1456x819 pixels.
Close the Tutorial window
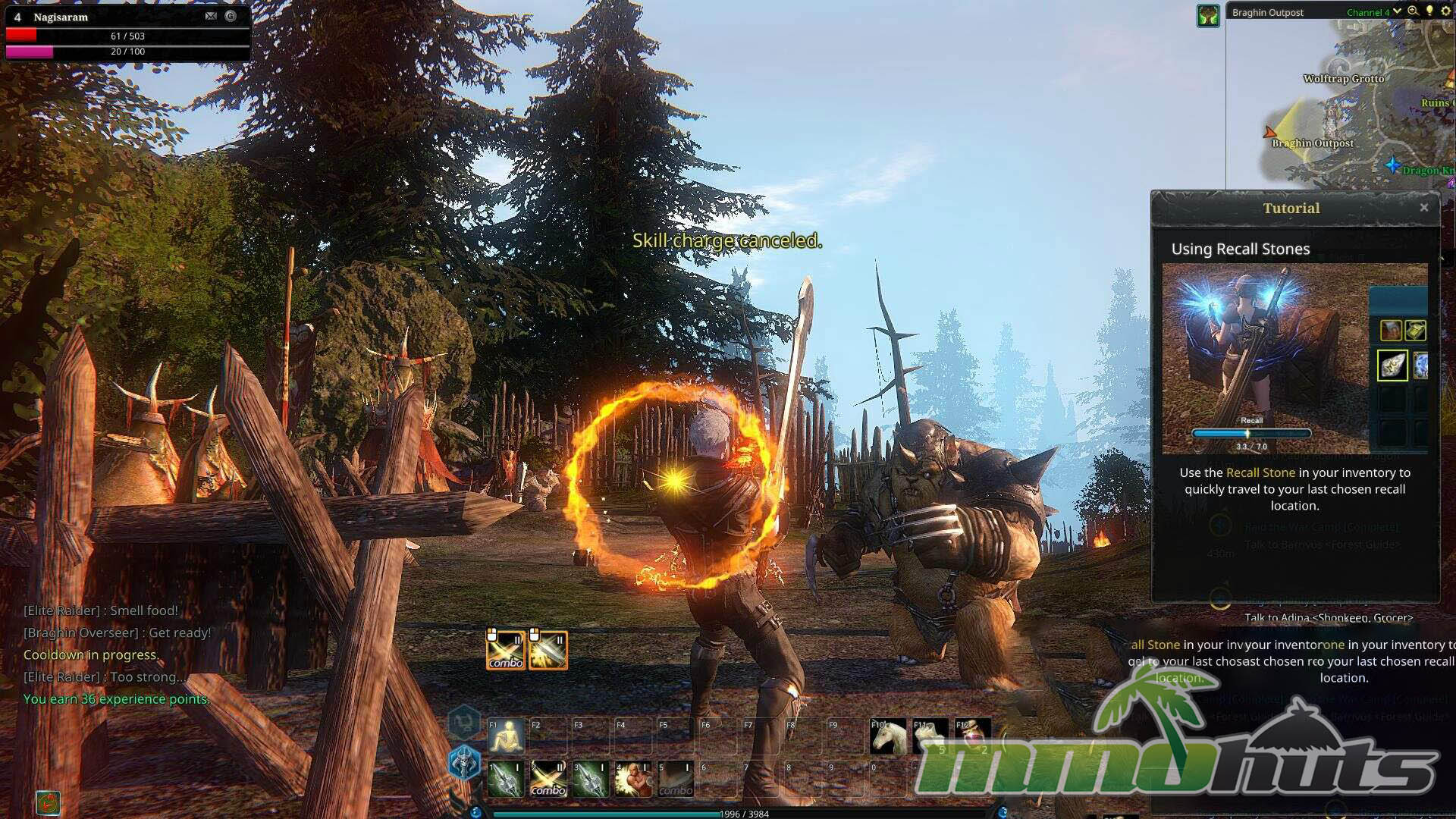[x=1424, y=208]
